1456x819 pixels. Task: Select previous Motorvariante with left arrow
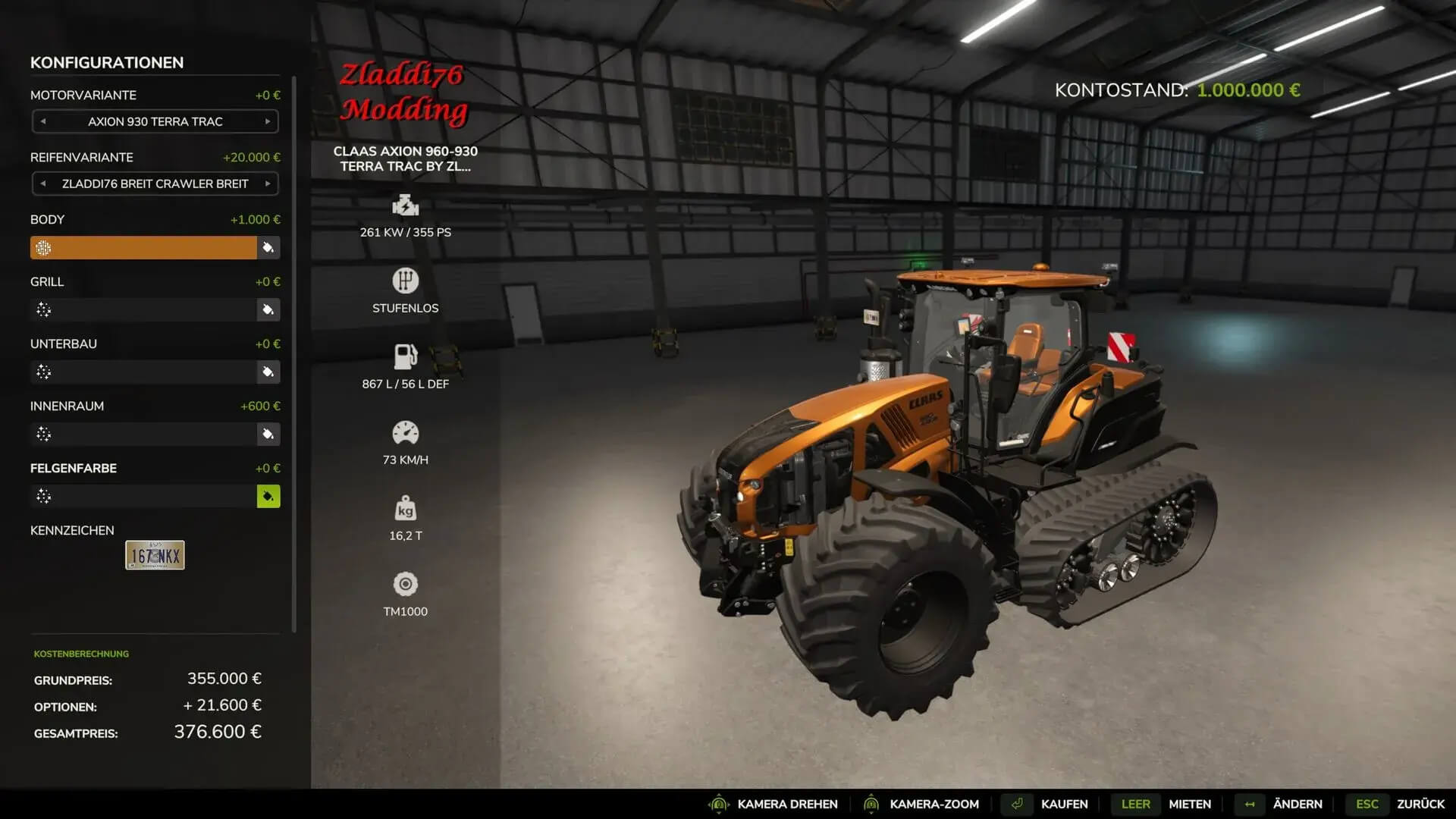(x=43, y=121)
